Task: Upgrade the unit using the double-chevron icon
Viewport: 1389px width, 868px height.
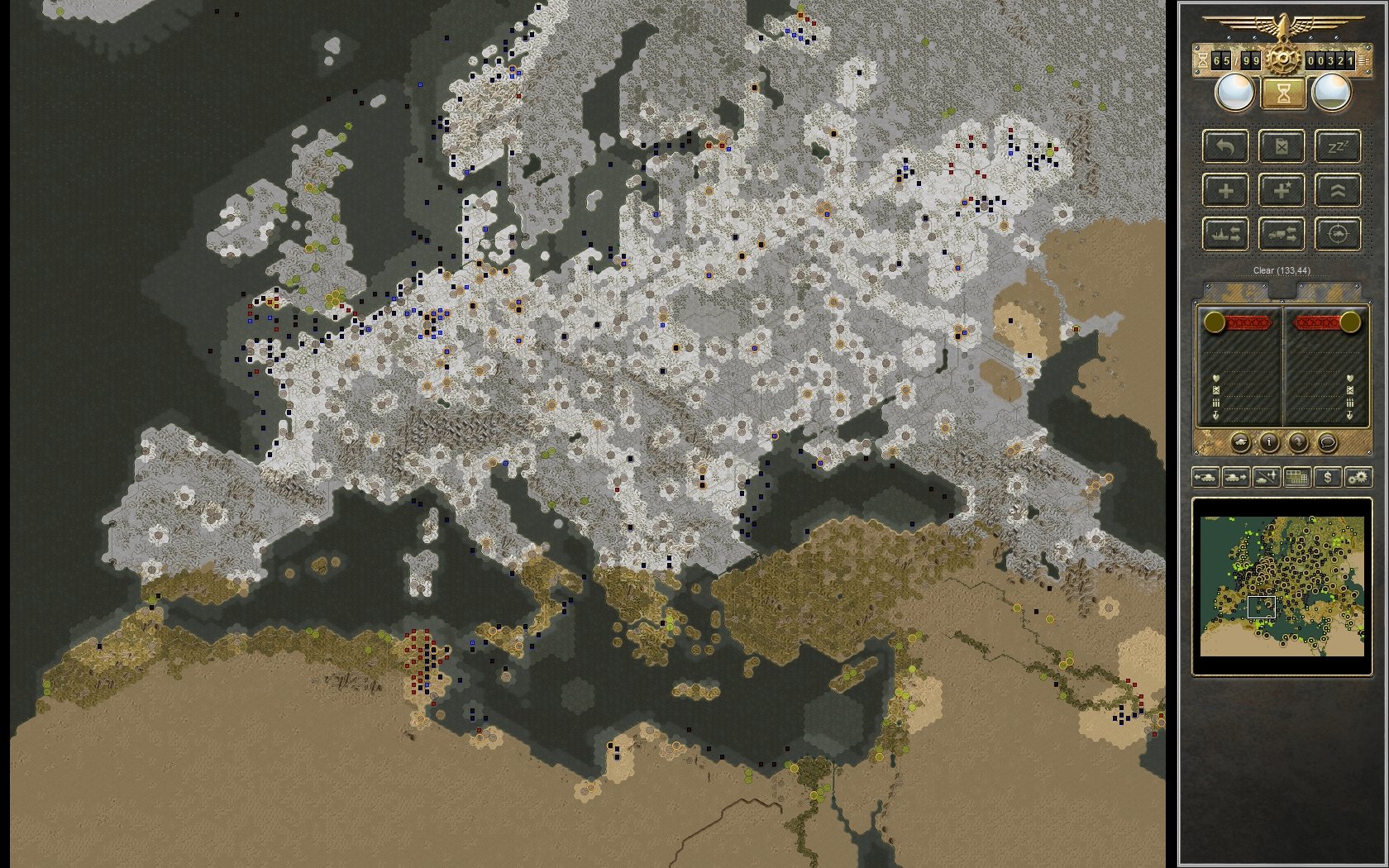Action: click(1338, 189)
